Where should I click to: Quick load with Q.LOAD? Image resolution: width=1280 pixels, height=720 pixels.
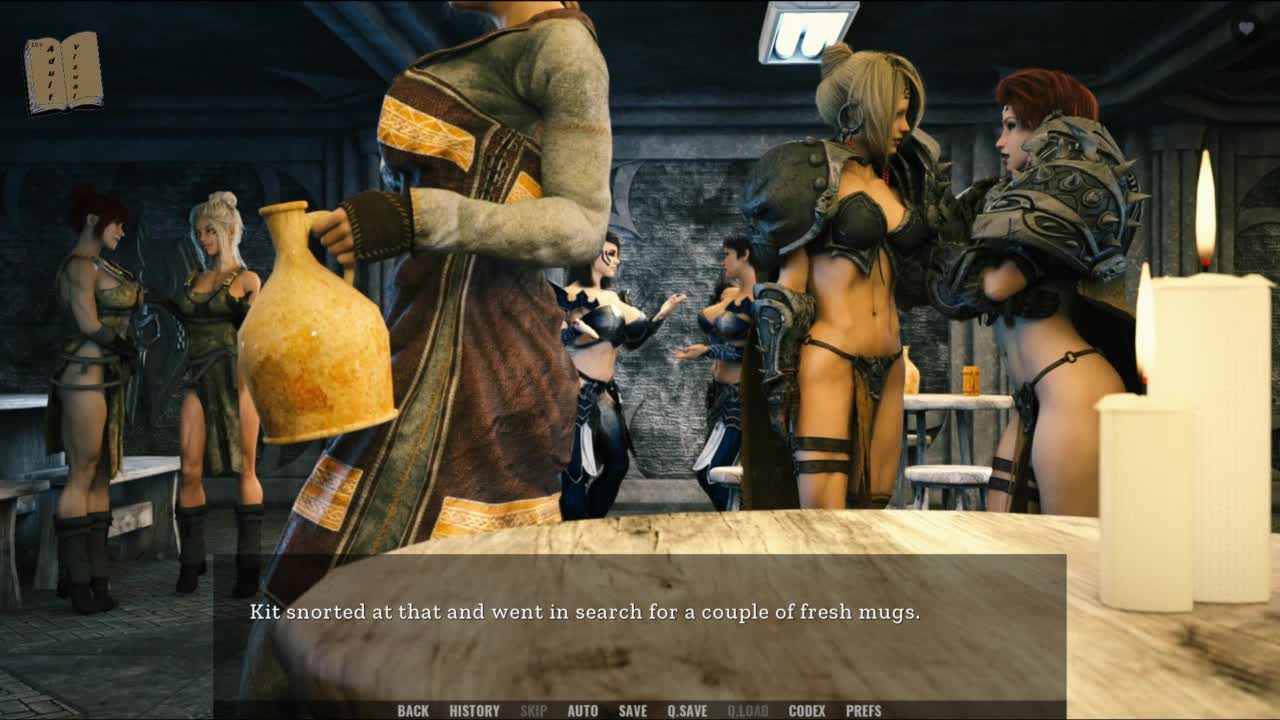747,711
